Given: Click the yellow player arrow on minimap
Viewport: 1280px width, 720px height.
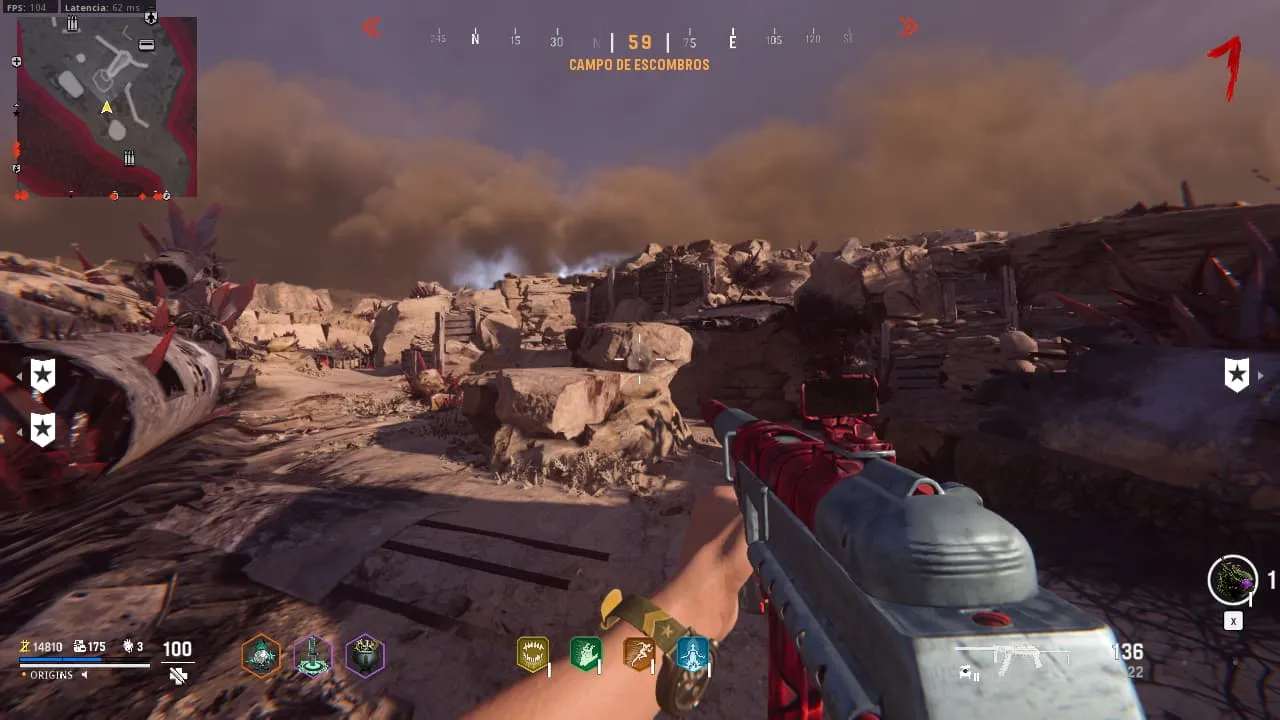Looking at the screenshot, I should pyautogui.click(x=106, y=107).
